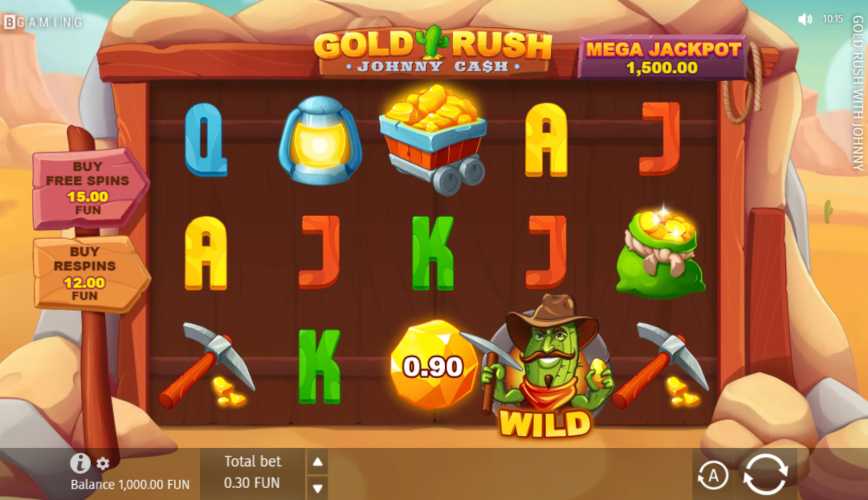868x500 pixels.
Task: Open the gear settings menu
Action: tap(103, 464)
